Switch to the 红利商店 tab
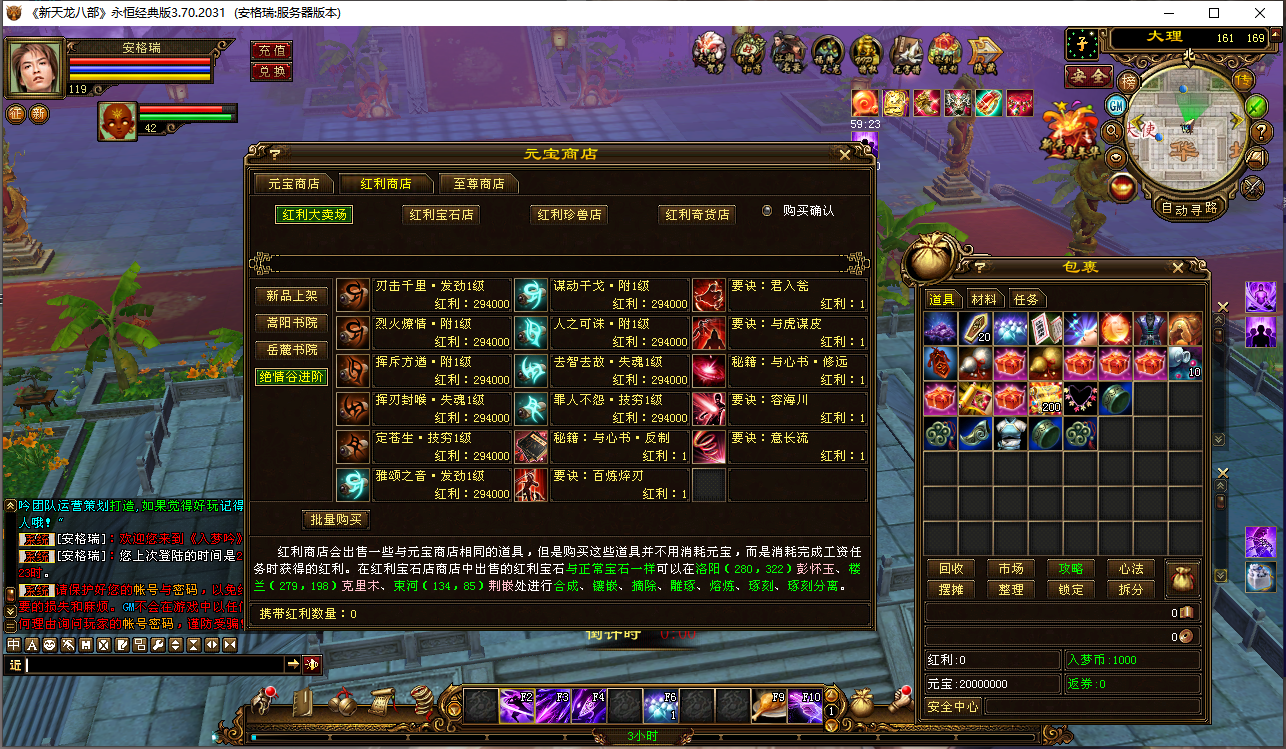Viewport: 1286px width, 749px height. tap(384, 183)
